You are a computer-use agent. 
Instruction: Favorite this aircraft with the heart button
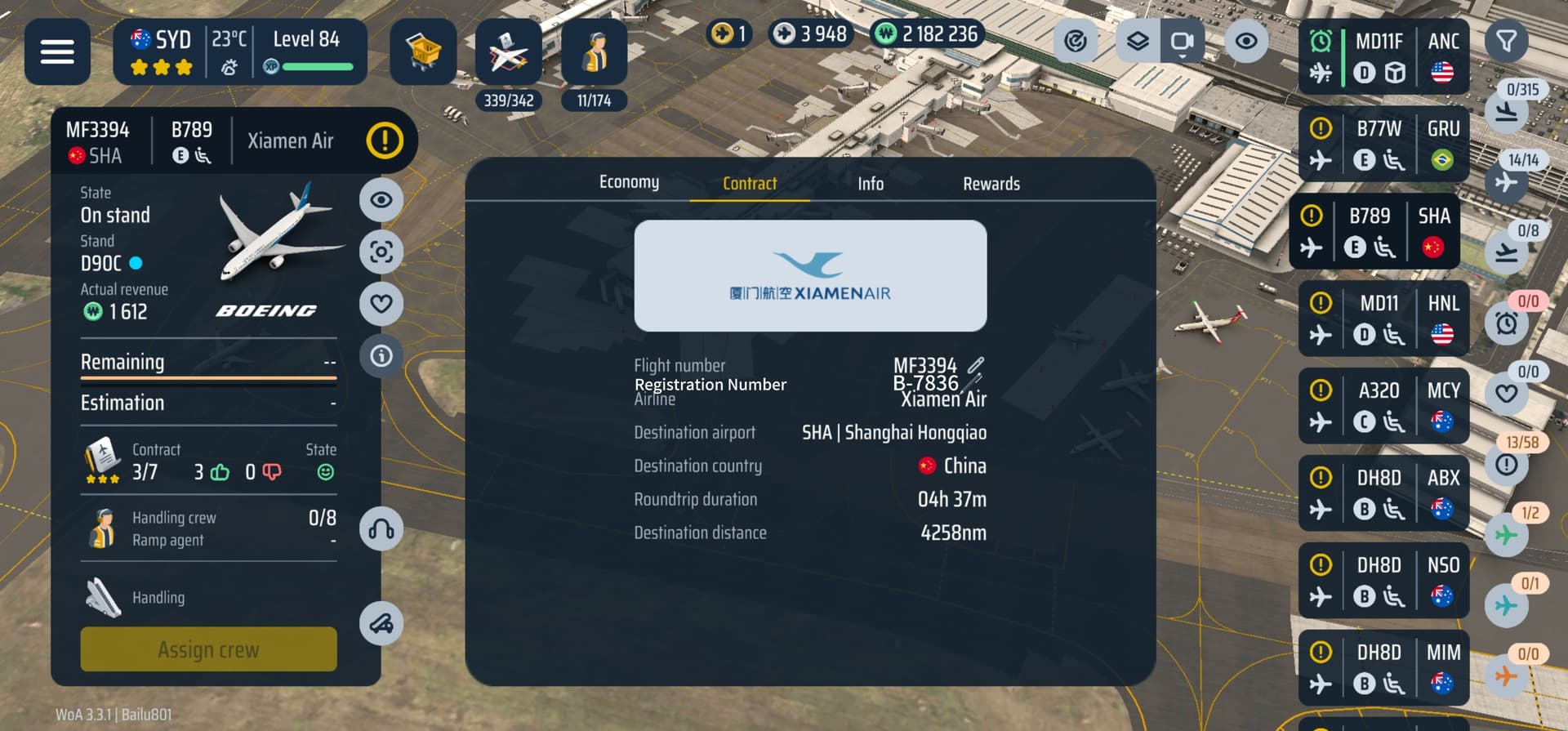coord(381,304)
